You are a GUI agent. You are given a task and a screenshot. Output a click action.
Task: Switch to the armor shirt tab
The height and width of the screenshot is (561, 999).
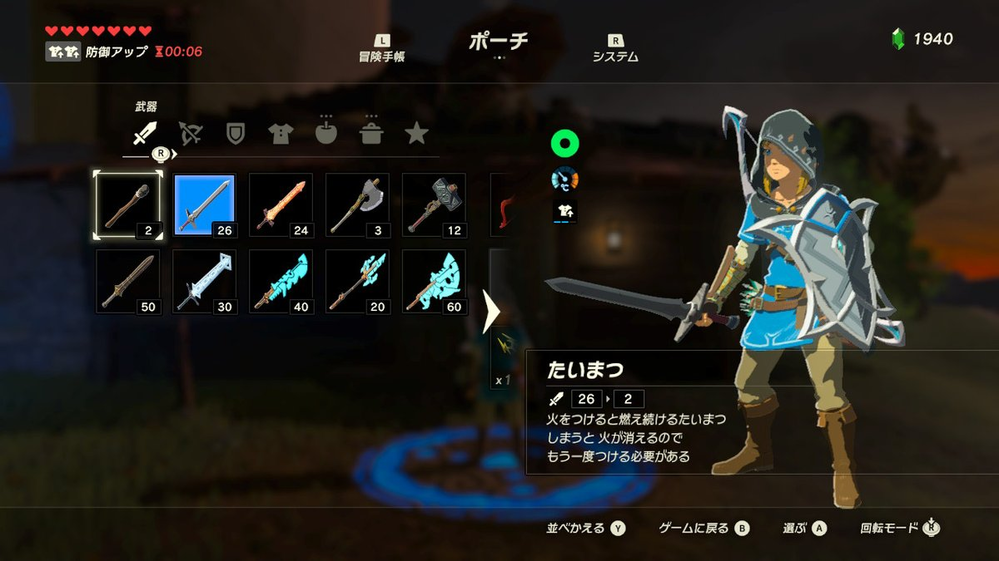click(281, 133)
